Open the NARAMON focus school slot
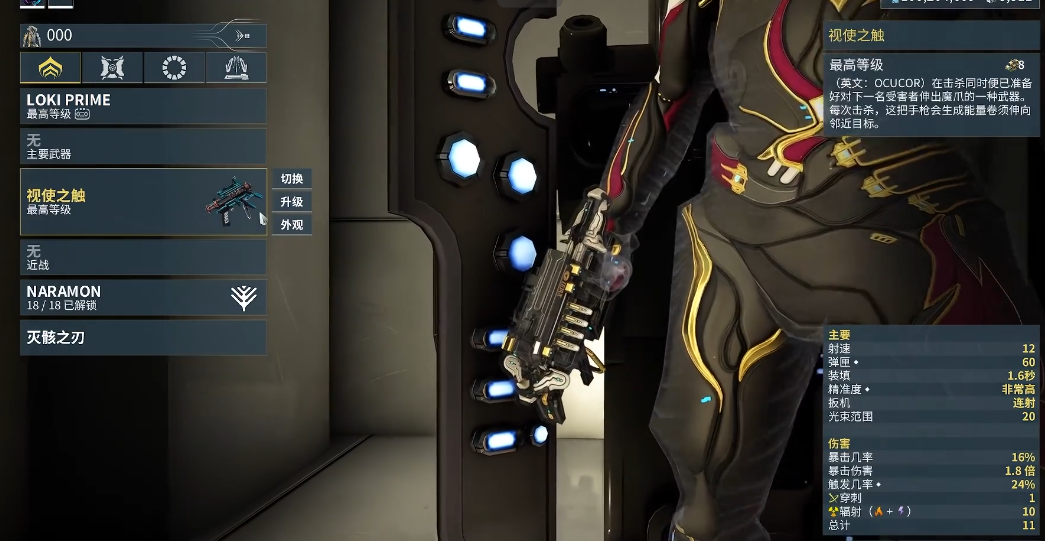This screenshot has width=1045, height=541. click(143, 297)
